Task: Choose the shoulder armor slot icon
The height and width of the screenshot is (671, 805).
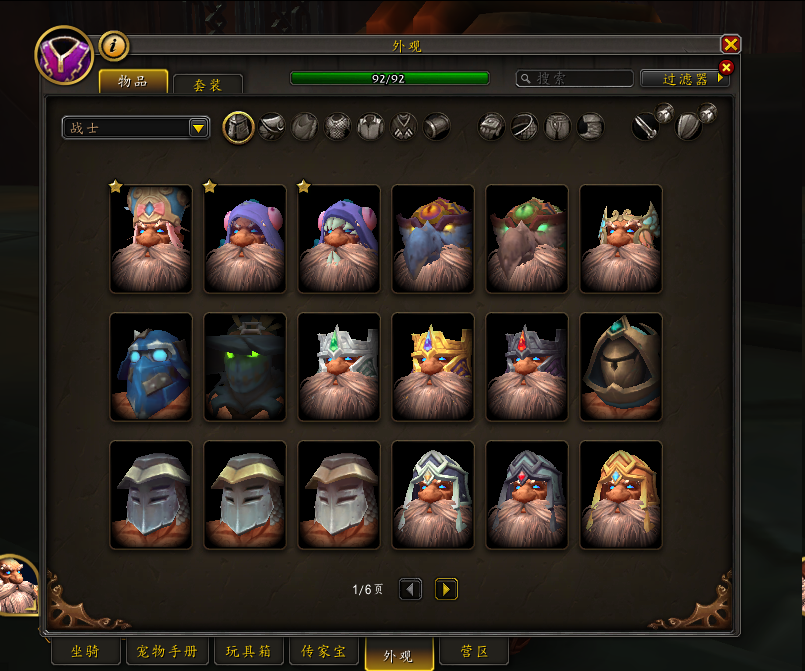Action: (271, 127)
